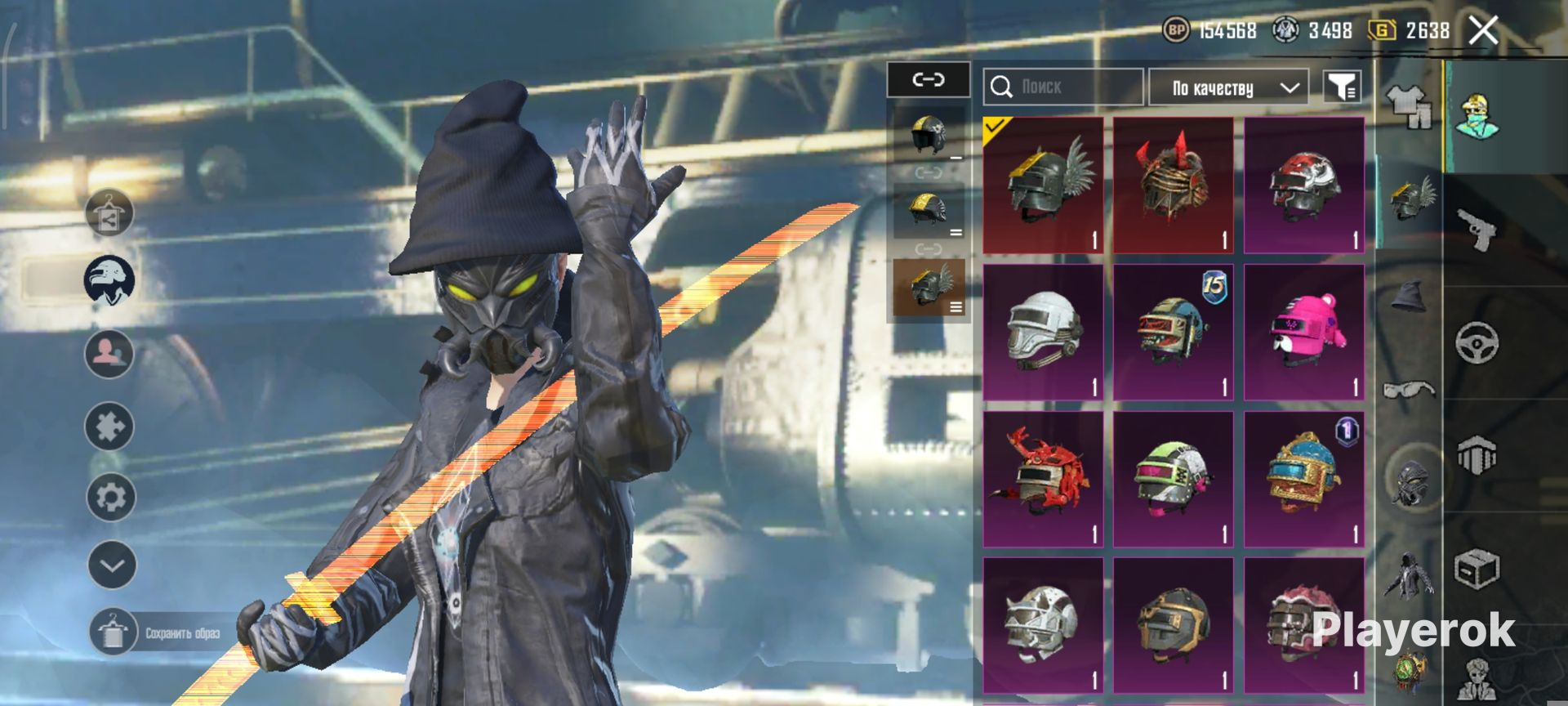Open the beanie hat category

click(x=1409, y=296)
